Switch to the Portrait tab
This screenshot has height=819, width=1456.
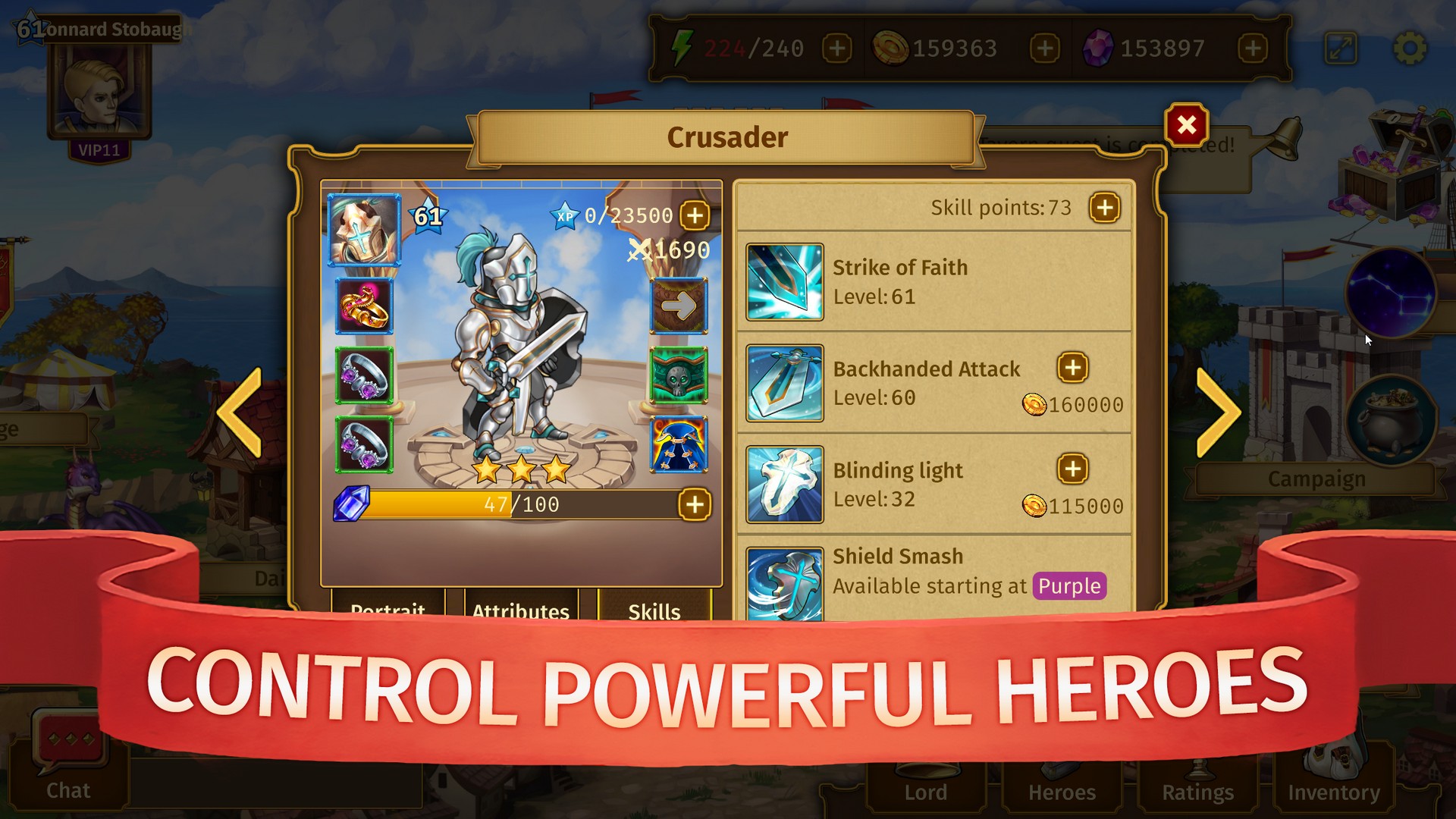tap(389, 610)
